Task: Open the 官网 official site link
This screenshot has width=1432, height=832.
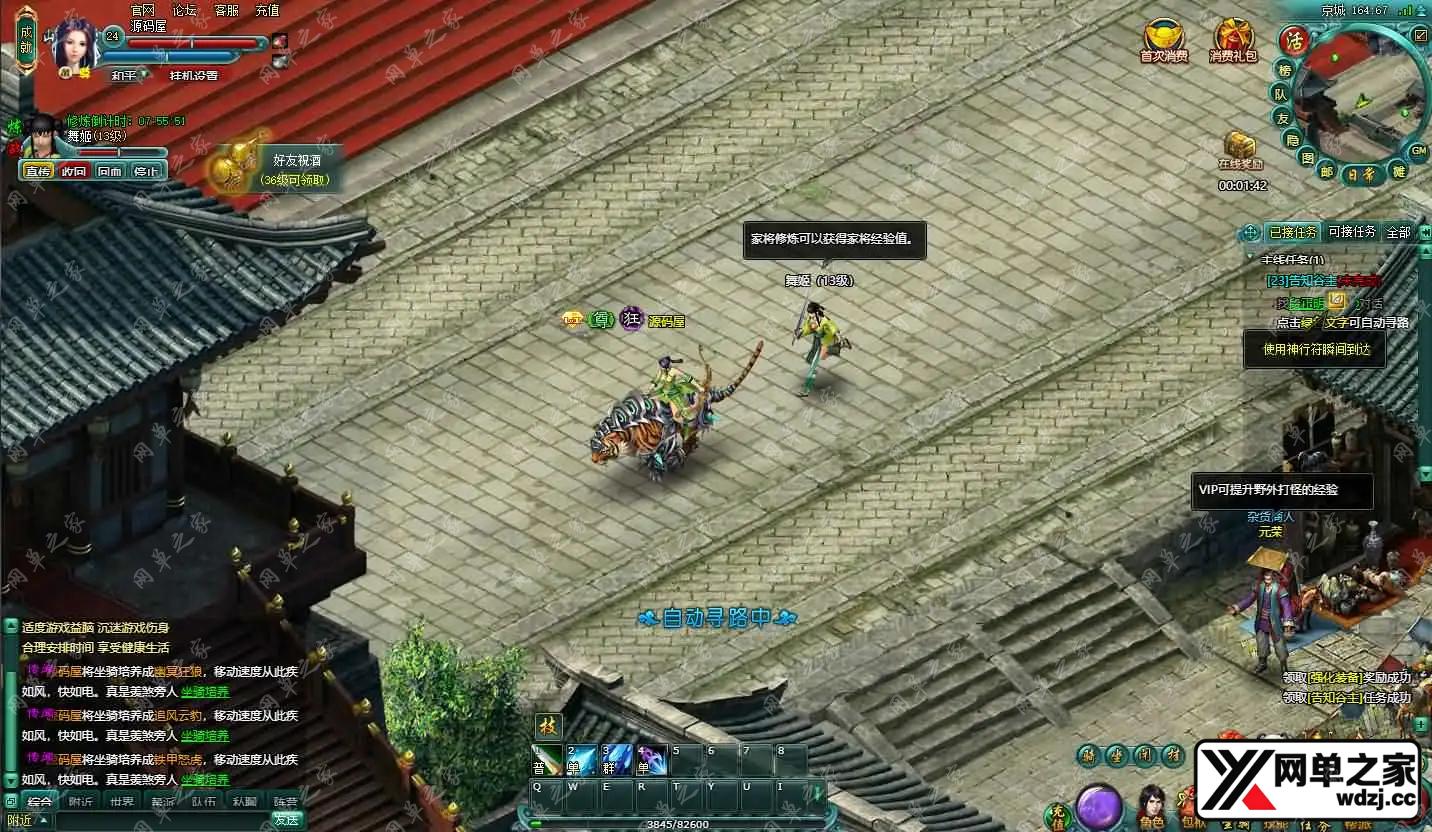Action: click(143, 10)
